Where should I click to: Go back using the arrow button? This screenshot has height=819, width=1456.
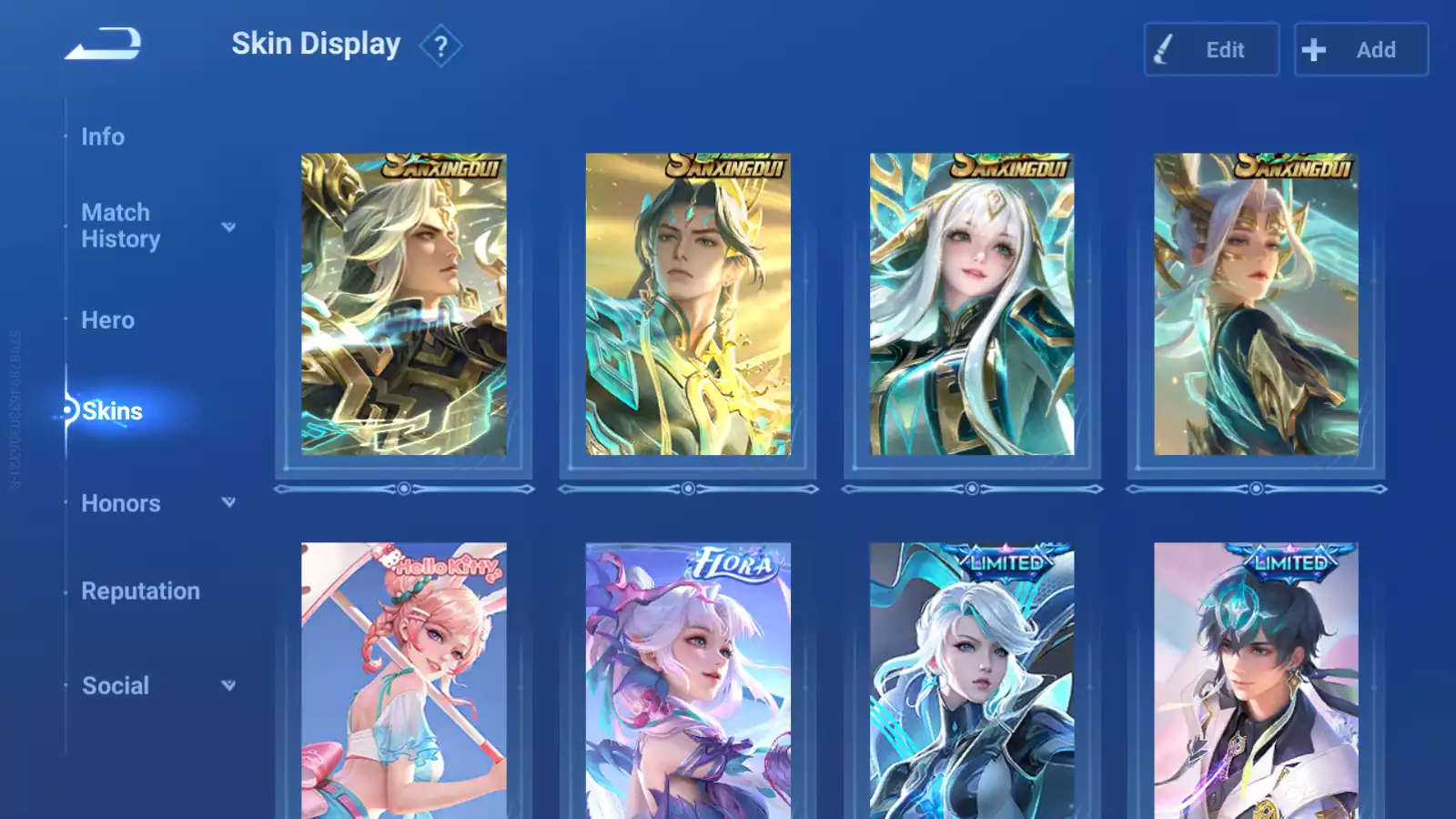(x=103, y=44)
